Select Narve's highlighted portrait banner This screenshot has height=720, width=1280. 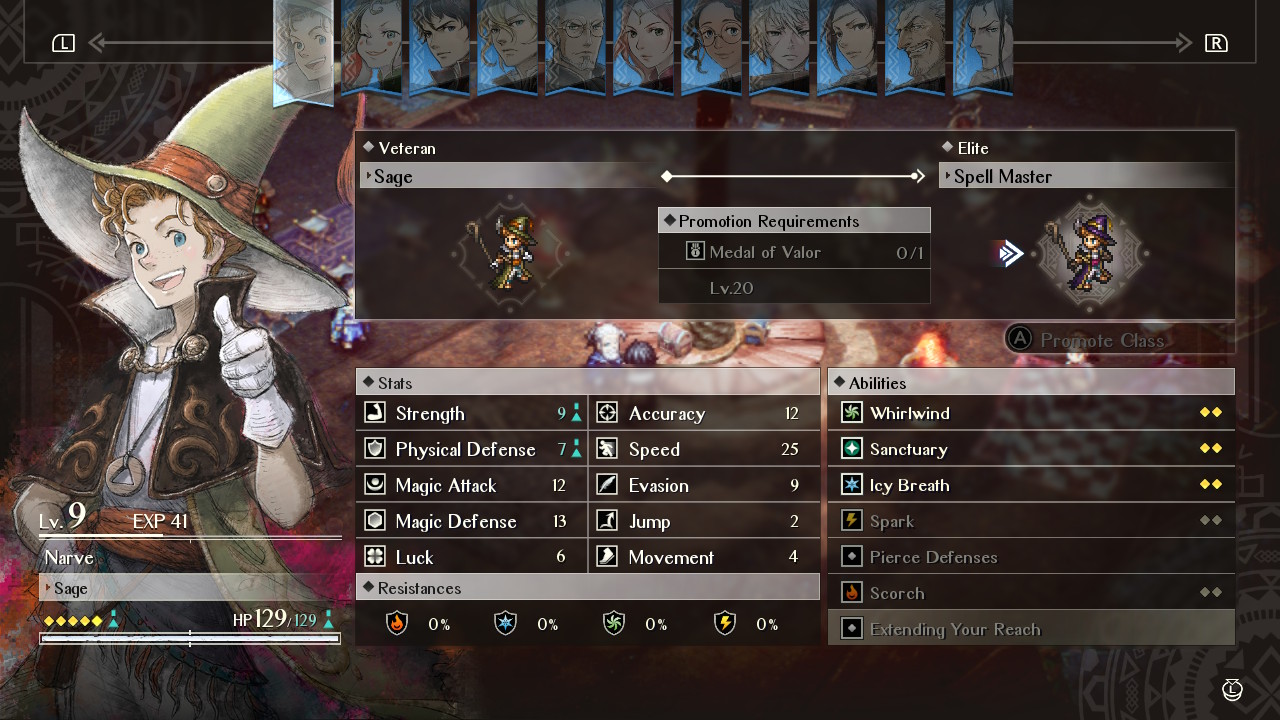(303, 50)
